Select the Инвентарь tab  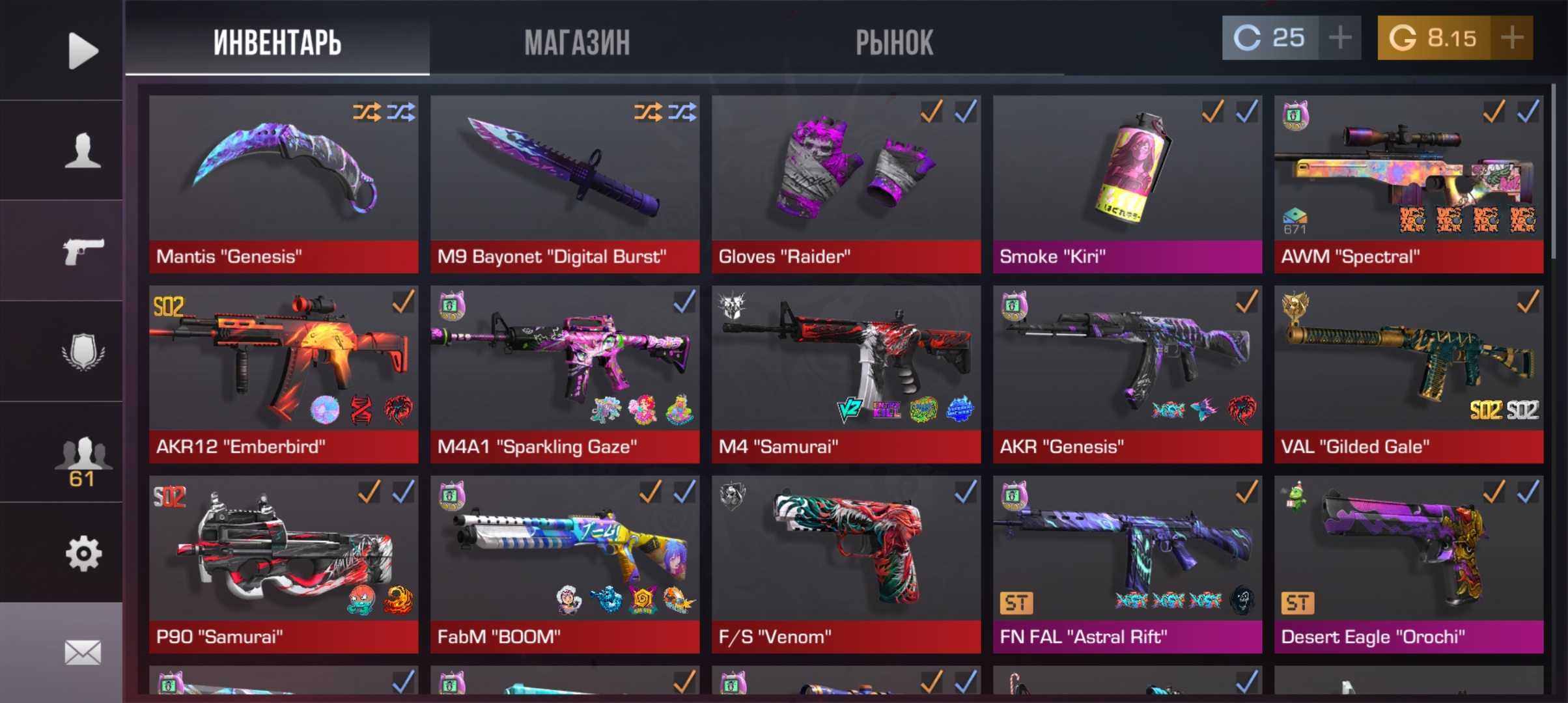(277, 42)
